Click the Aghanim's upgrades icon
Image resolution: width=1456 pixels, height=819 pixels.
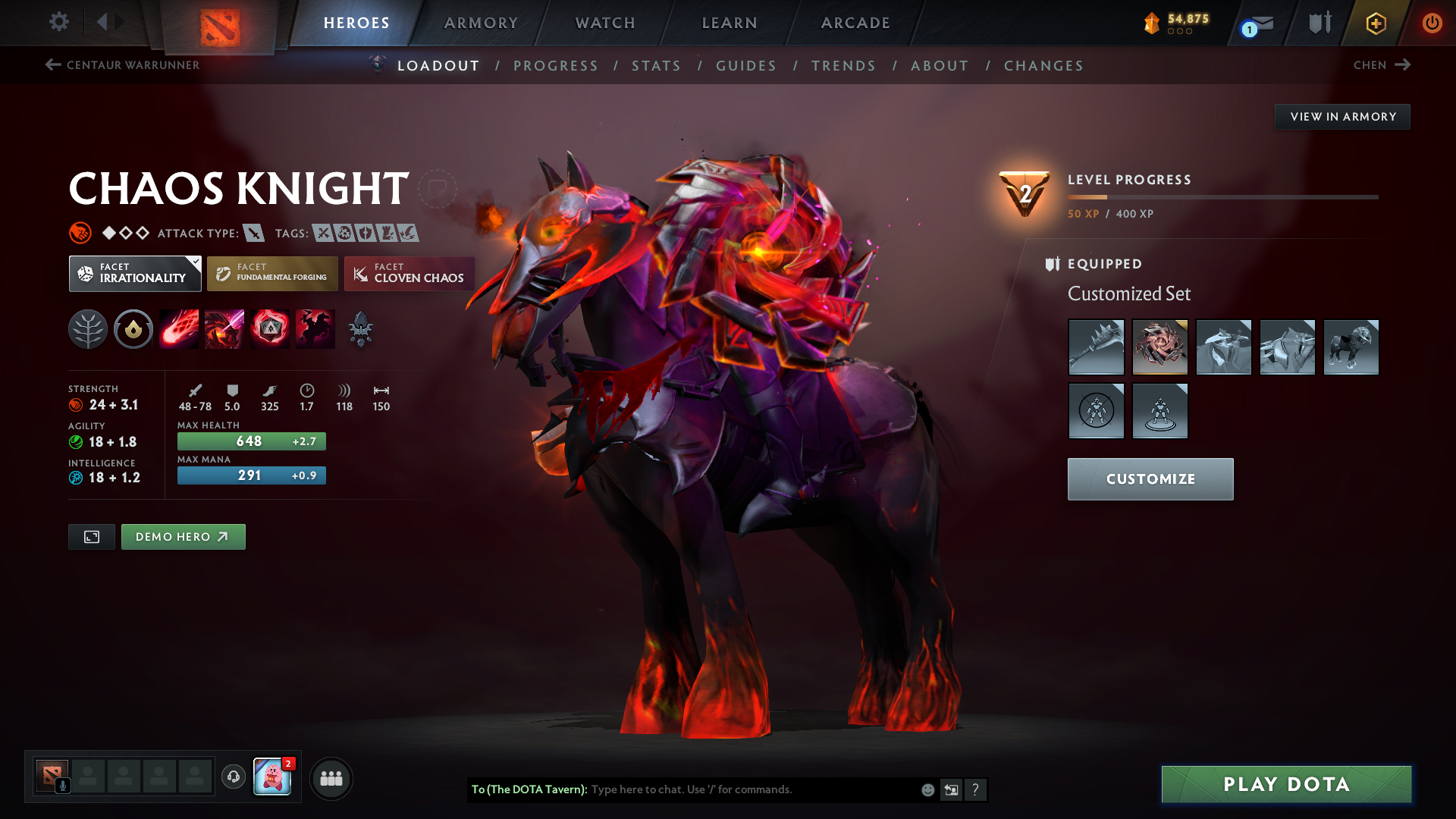[x=360, y=328]
